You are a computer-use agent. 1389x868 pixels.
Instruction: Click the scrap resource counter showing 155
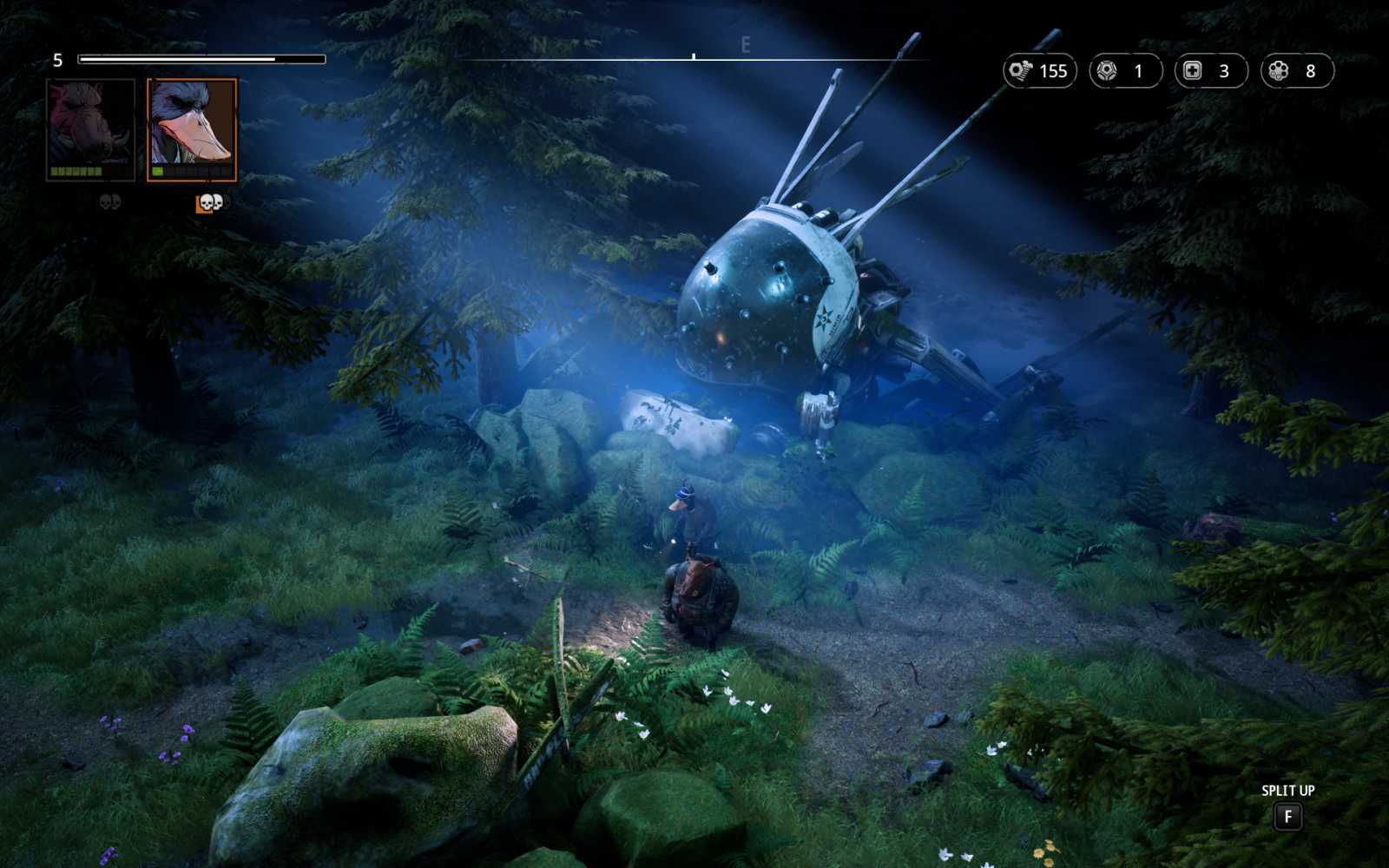[1042, 71]
